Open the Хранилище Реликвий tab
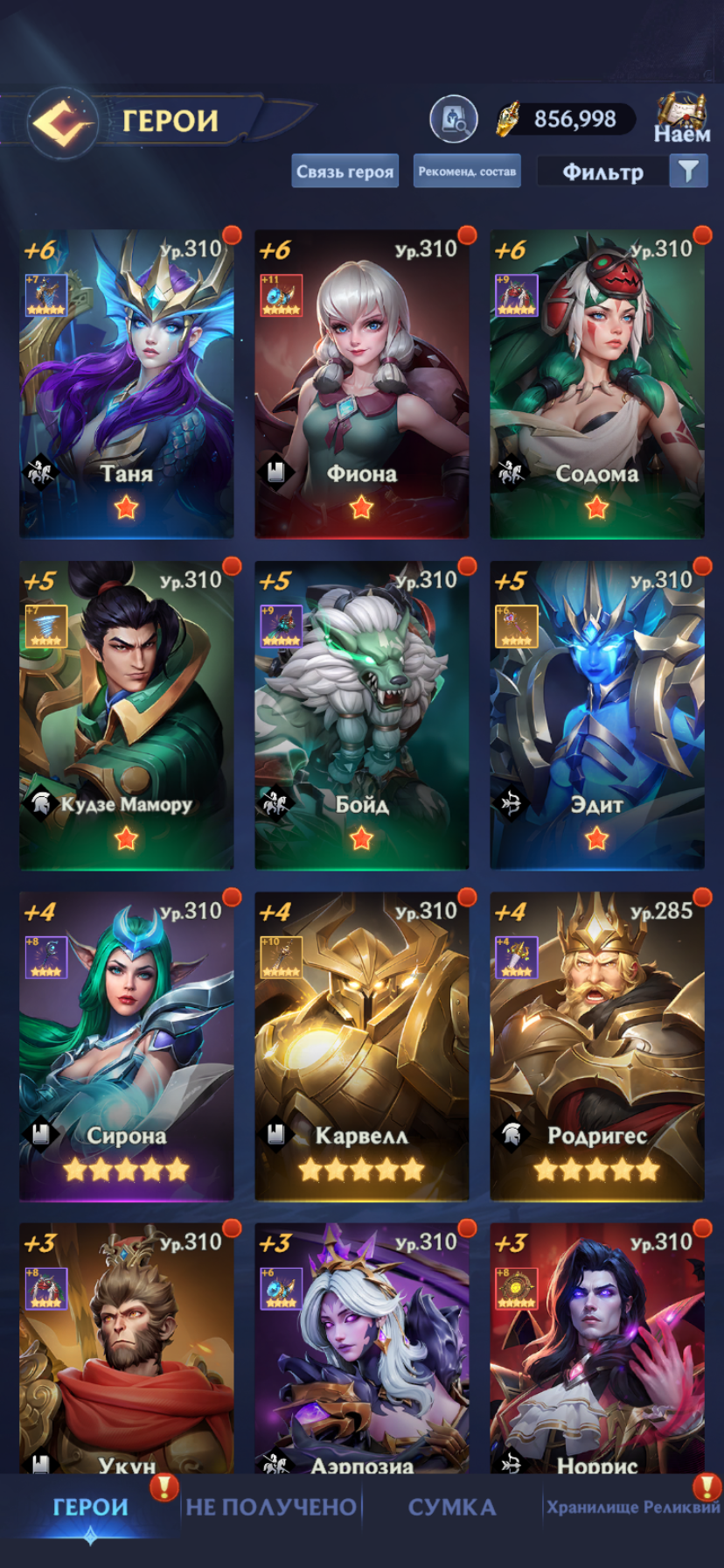Screen dimensions: 724x1568 coord(633,1507)
